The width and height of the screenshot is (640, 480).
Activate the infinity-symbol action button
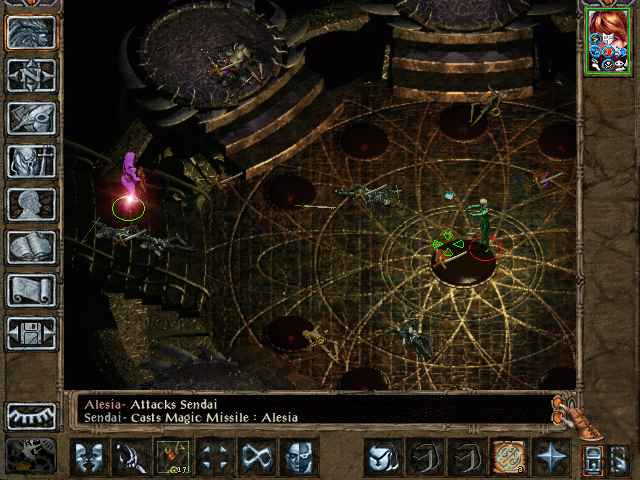pyautogui.click(x=257, y=457)
